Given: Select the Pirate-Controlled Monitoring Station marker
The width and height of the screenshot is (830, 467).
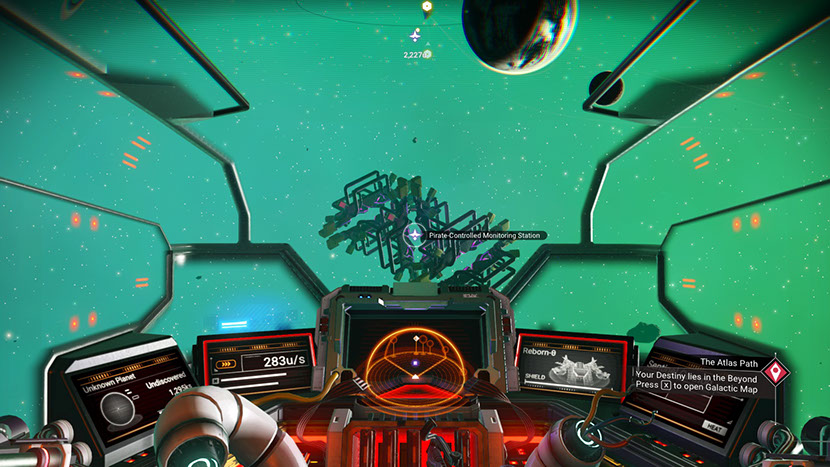Looking at the screenshot, I should pos(412,235).
